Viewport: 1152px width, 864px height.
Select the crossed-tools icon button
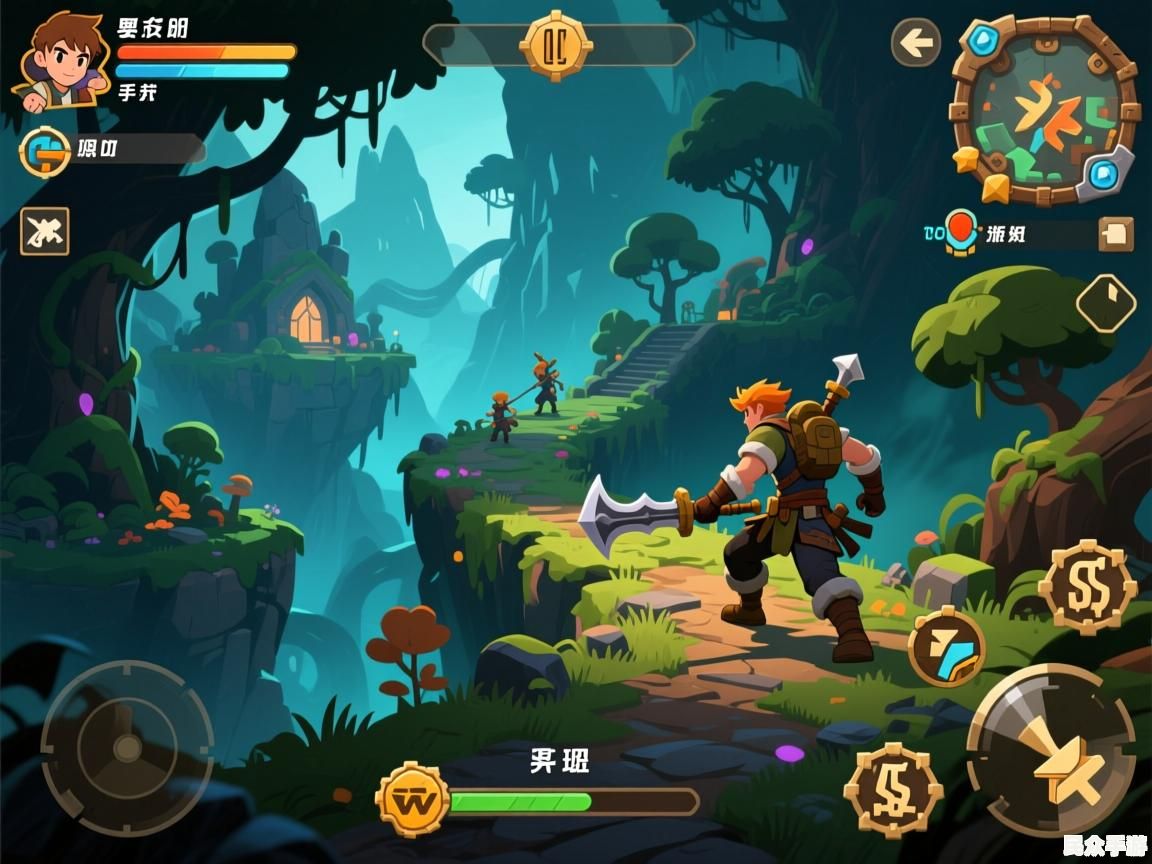[45, 232]
